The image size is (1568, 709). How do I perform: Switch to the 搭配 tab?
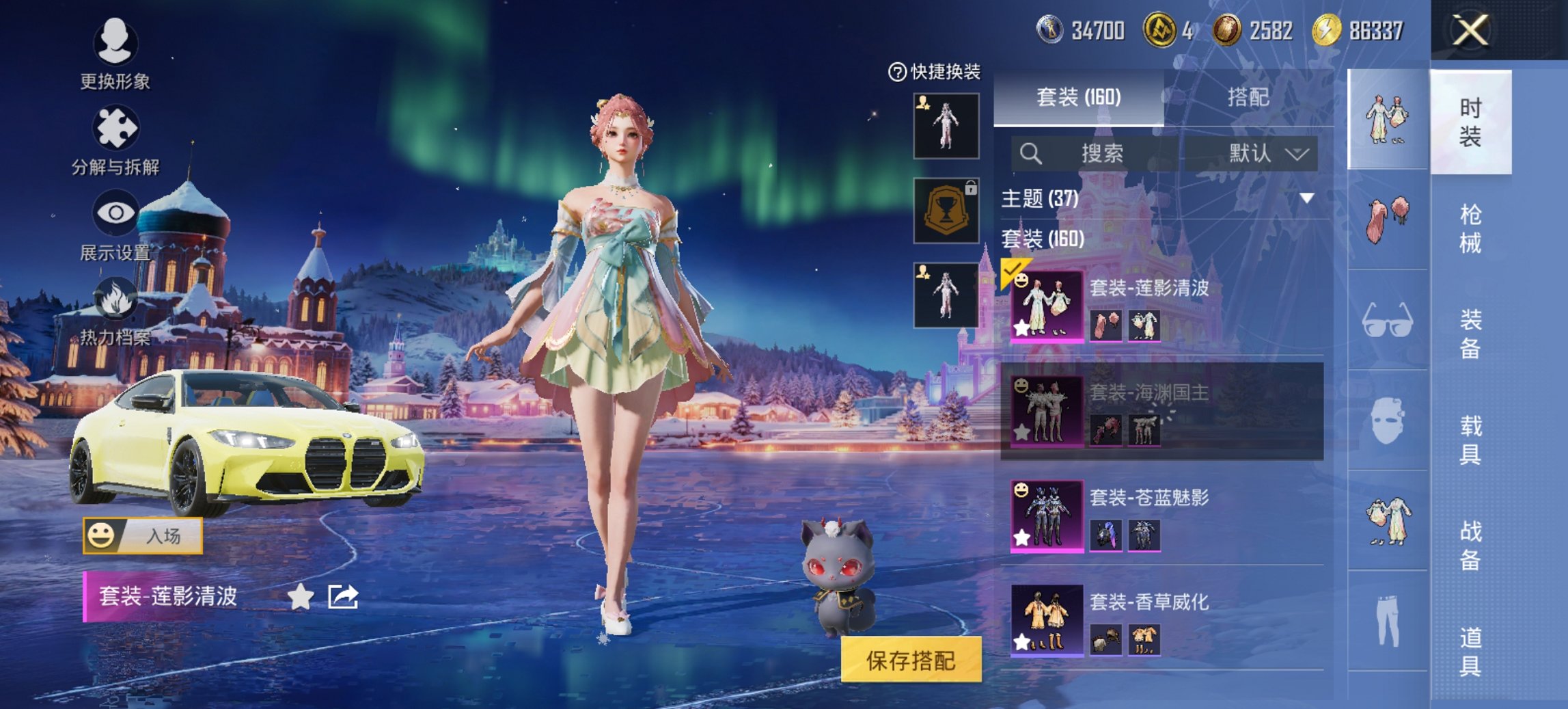click(x=1248, y=97)
